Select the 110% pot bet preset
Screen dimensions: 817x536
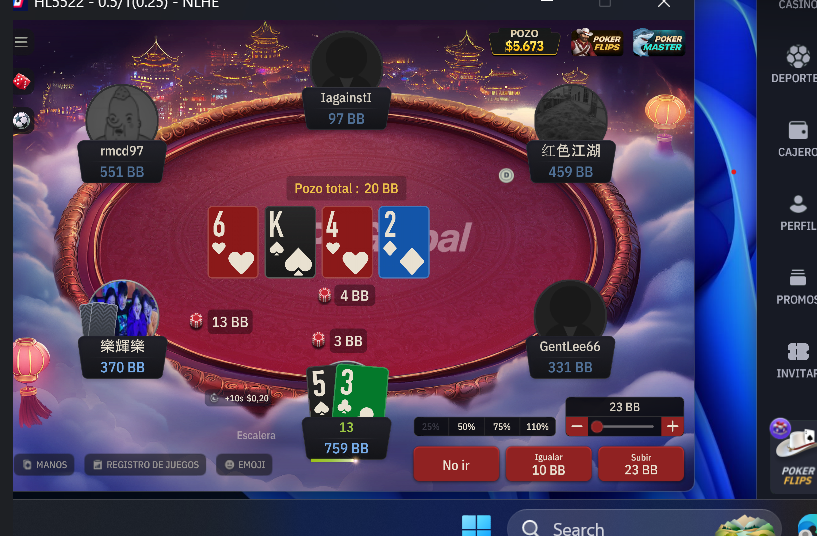pyautogui.click(x=537, y=427)
